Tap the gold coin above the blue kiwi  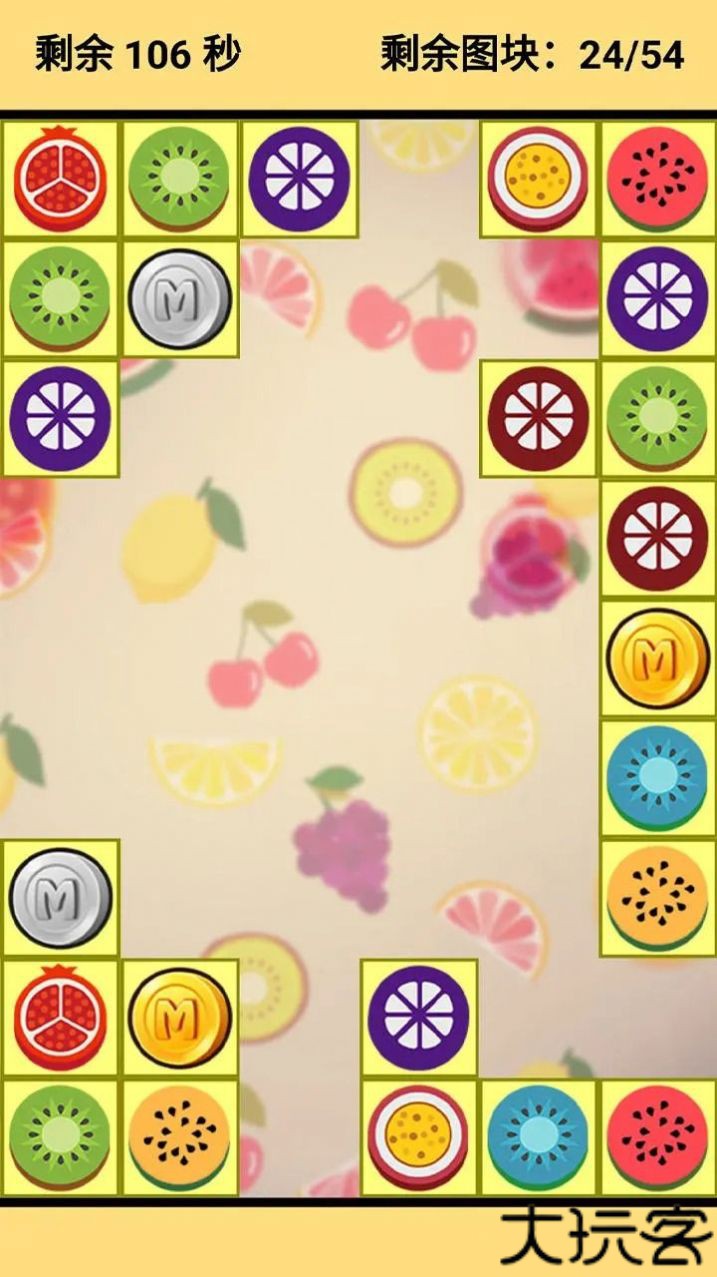pos(657,658)
